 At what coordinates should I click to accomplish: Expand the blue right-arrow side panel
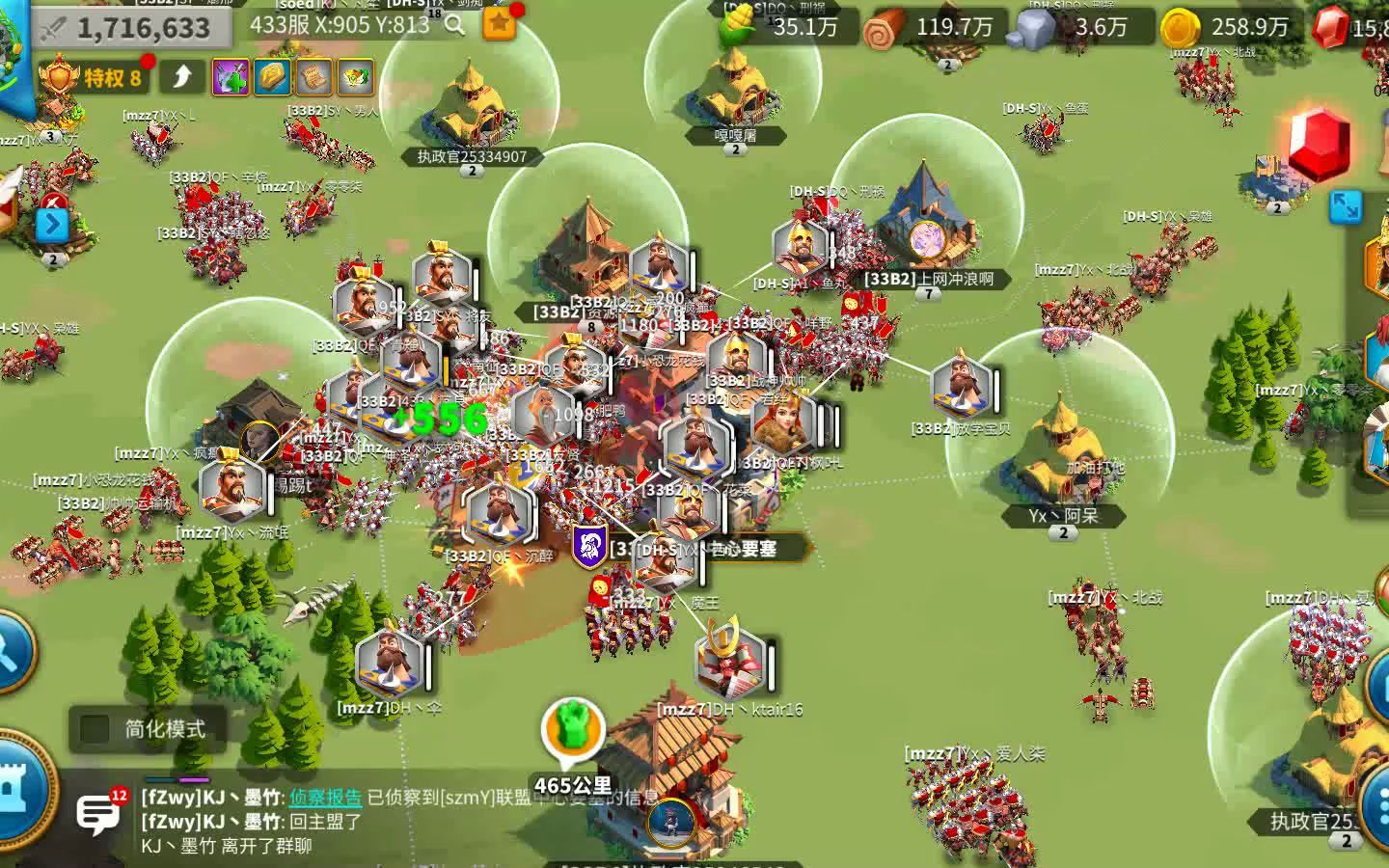point(52,225)
